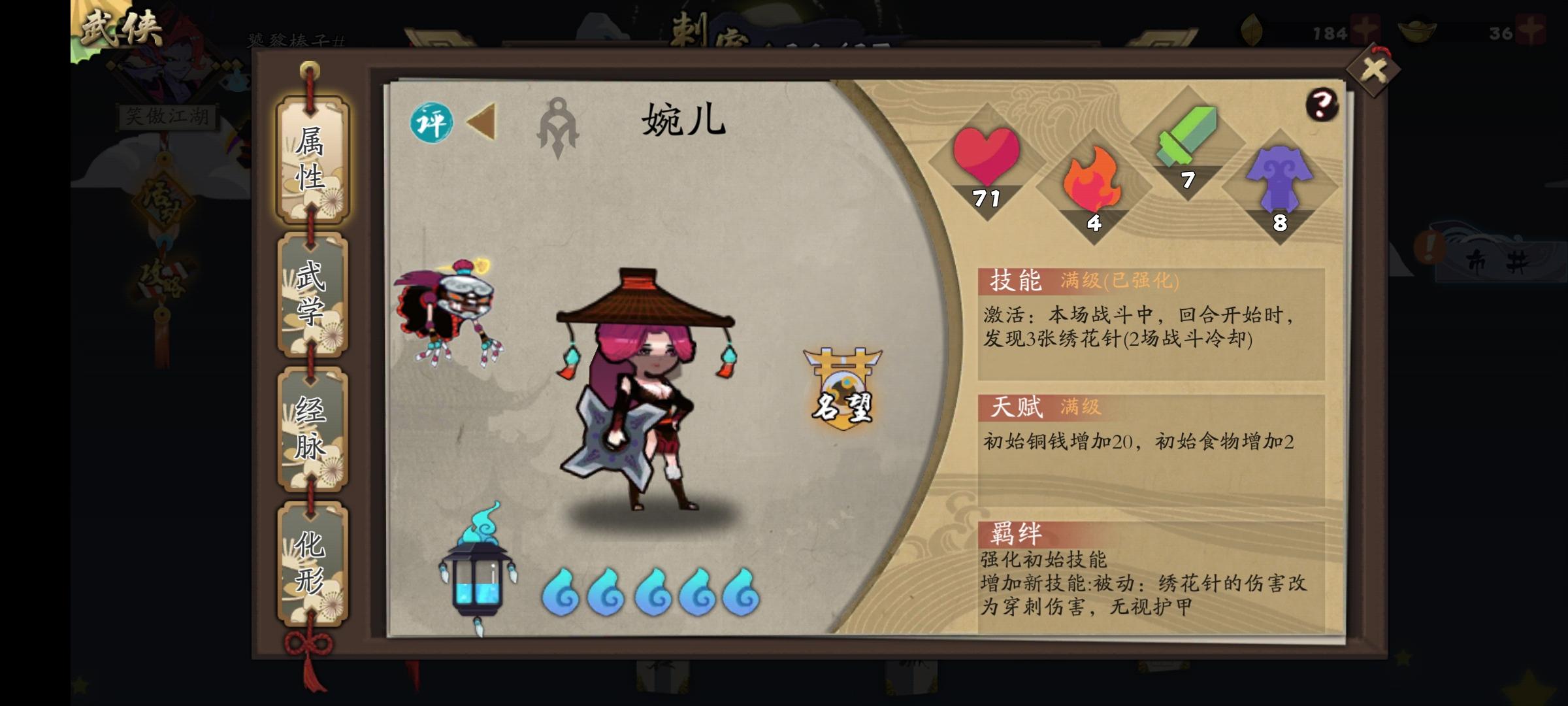Click the 评 rating stamp icon
The height and width of the screenshot is (706, 1568).
434,121
